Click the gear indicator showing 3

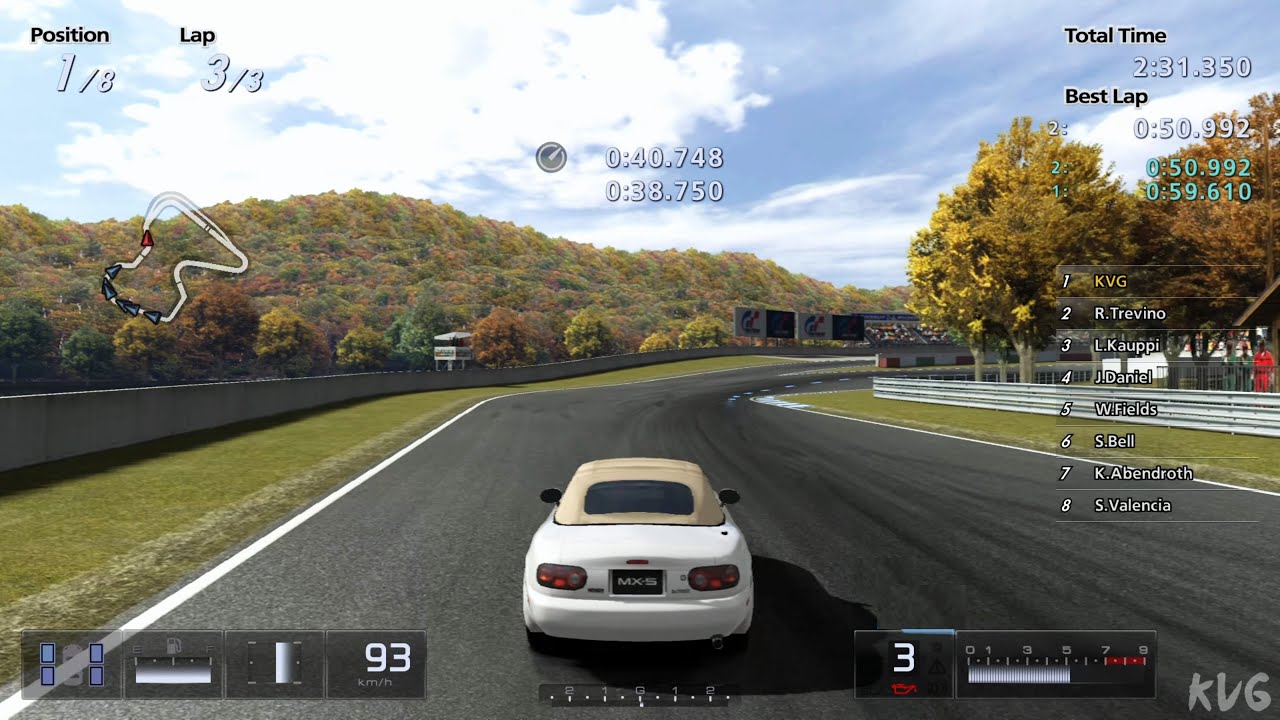click(905, 658)
